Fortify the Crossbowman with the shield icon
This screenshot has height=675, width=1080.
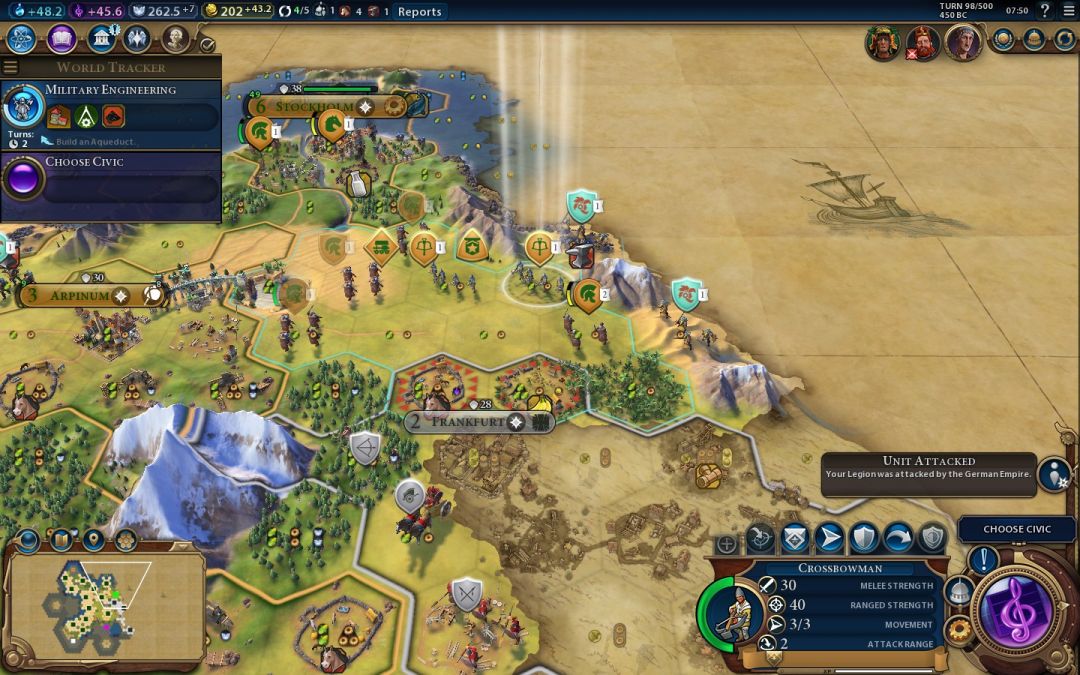pyautogui.click(x=863, y=539)
